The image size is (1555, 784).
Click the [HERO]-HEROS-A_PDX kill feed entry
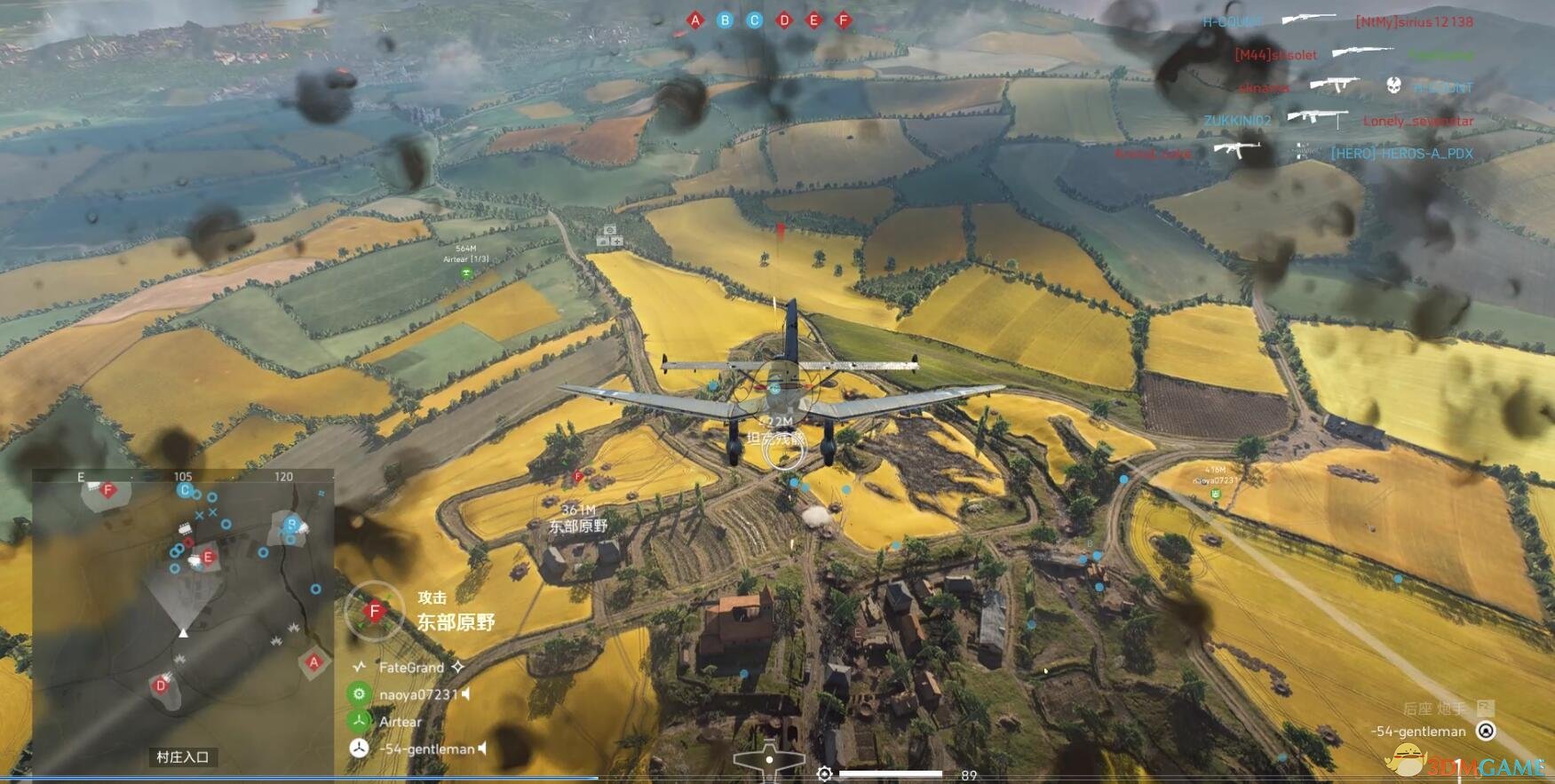tap(1401, 154)
